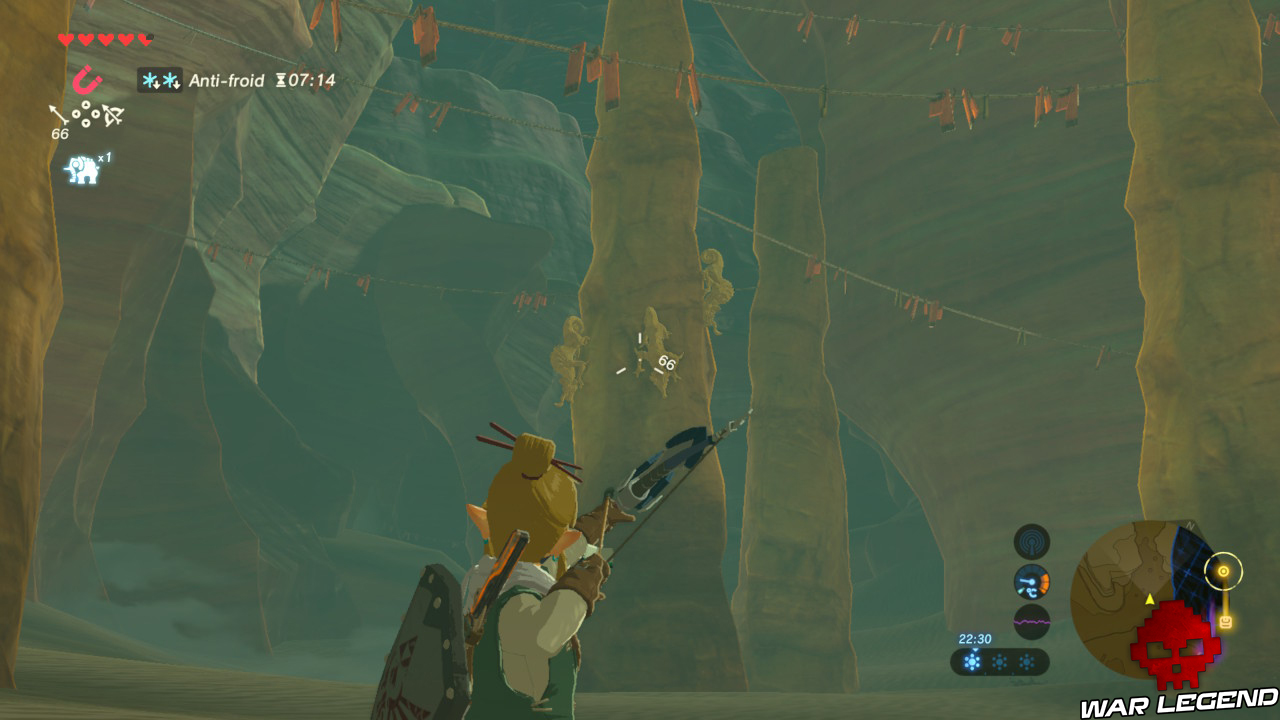Click the arrow counter showing 66
Image resolution: width=1280 pixels, height=720 pixels.
[59, 133]
